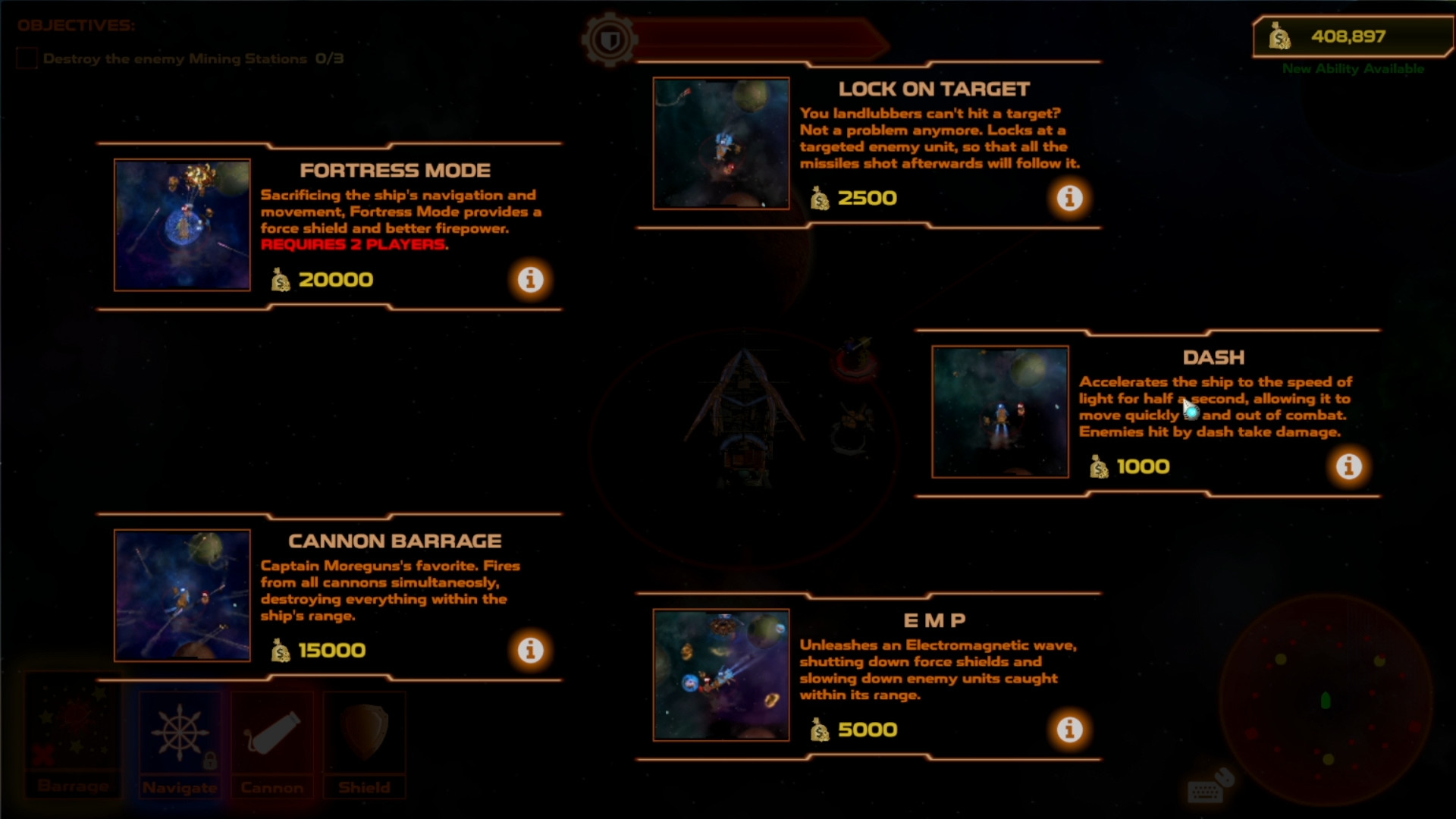Image resolution: width=1456 pixels, height=819 pixels.
Task: Select the Cannon station icon
Action: (271, 730)
